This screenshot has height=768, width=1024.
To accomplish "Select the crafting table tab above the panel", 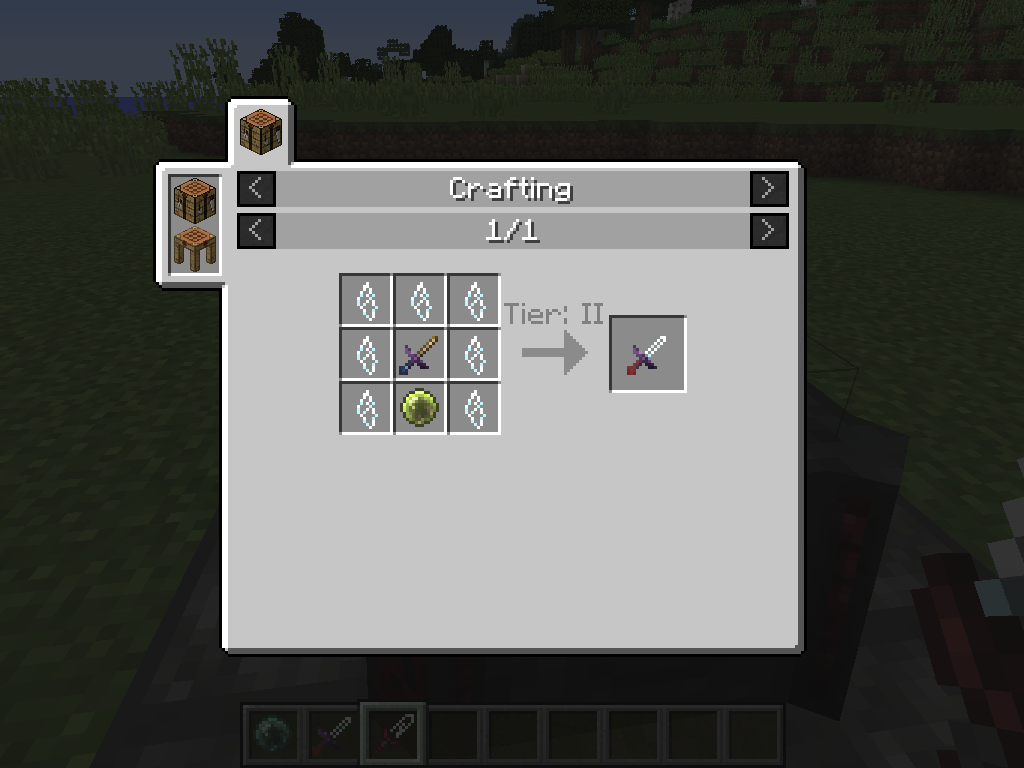I will pos(261,132).
